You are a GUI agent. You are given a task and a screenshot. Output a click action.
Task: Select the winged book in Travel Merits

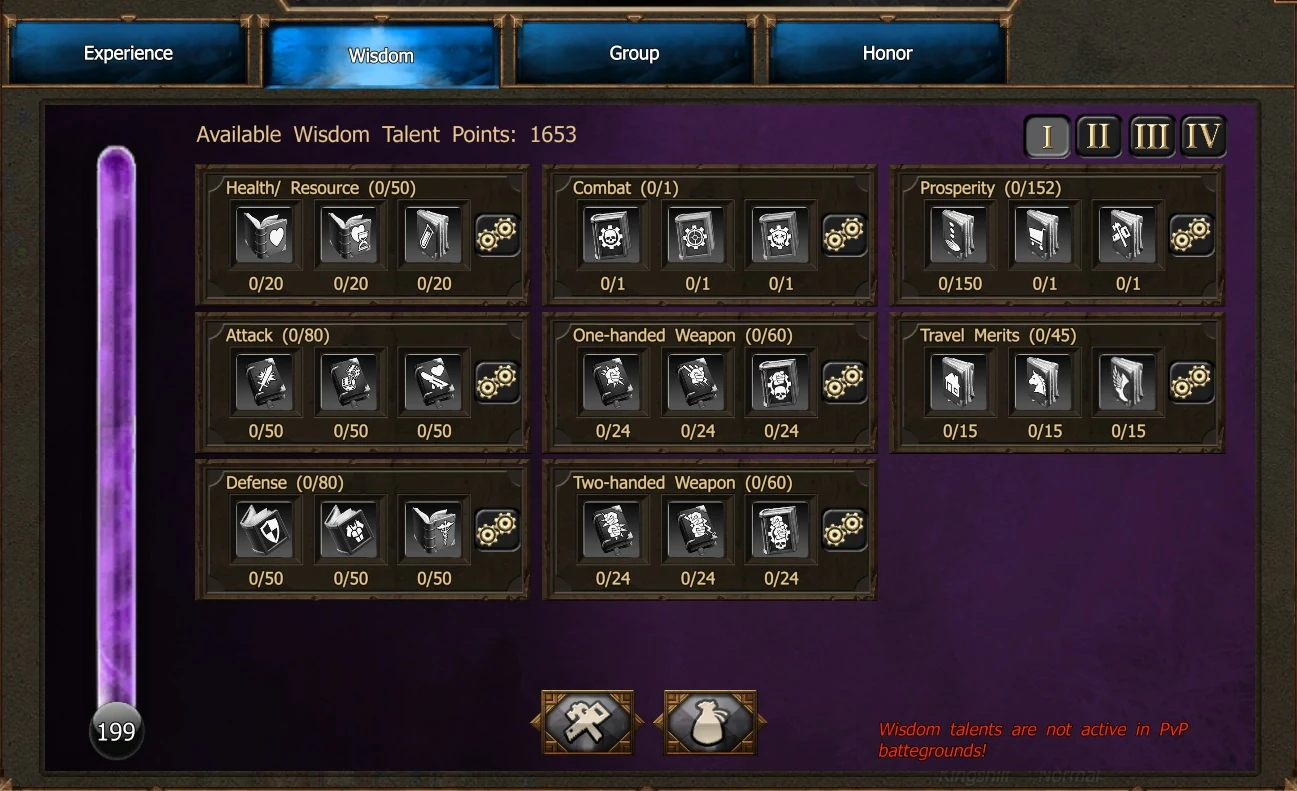[x=1126, y=382]
